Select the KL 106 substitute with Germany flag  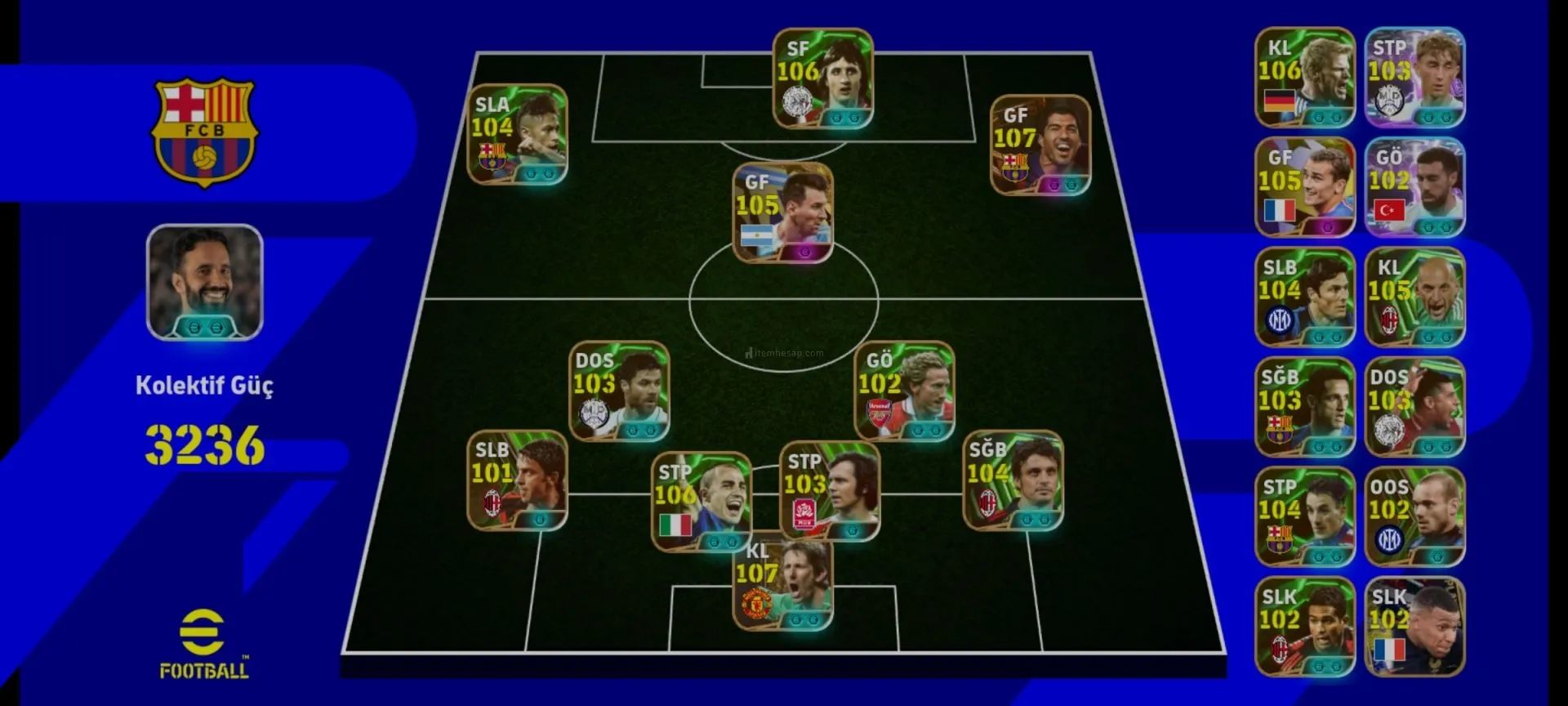click(1304, 78)
